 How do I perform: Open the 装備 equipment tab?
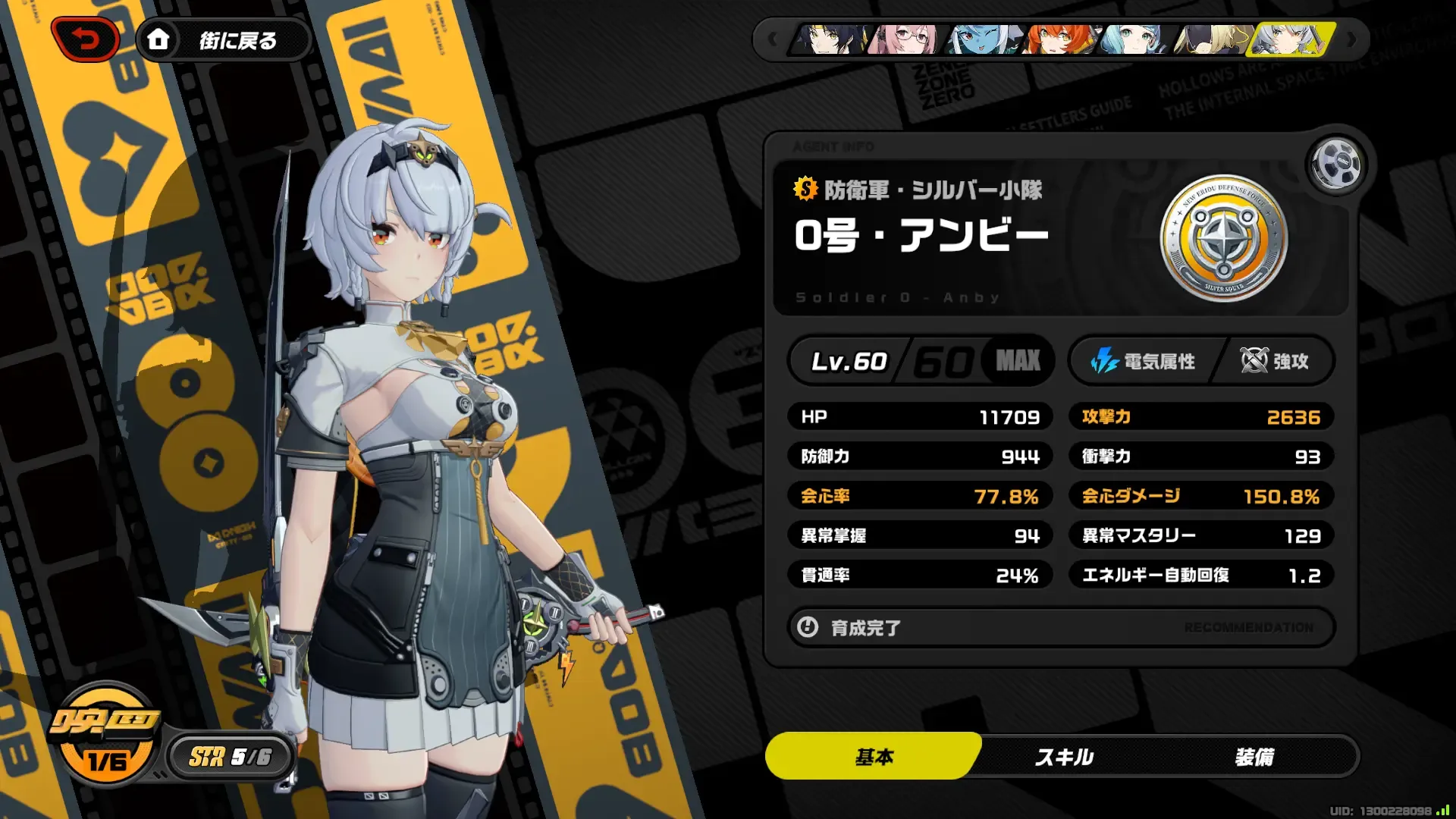point(1256,756)
